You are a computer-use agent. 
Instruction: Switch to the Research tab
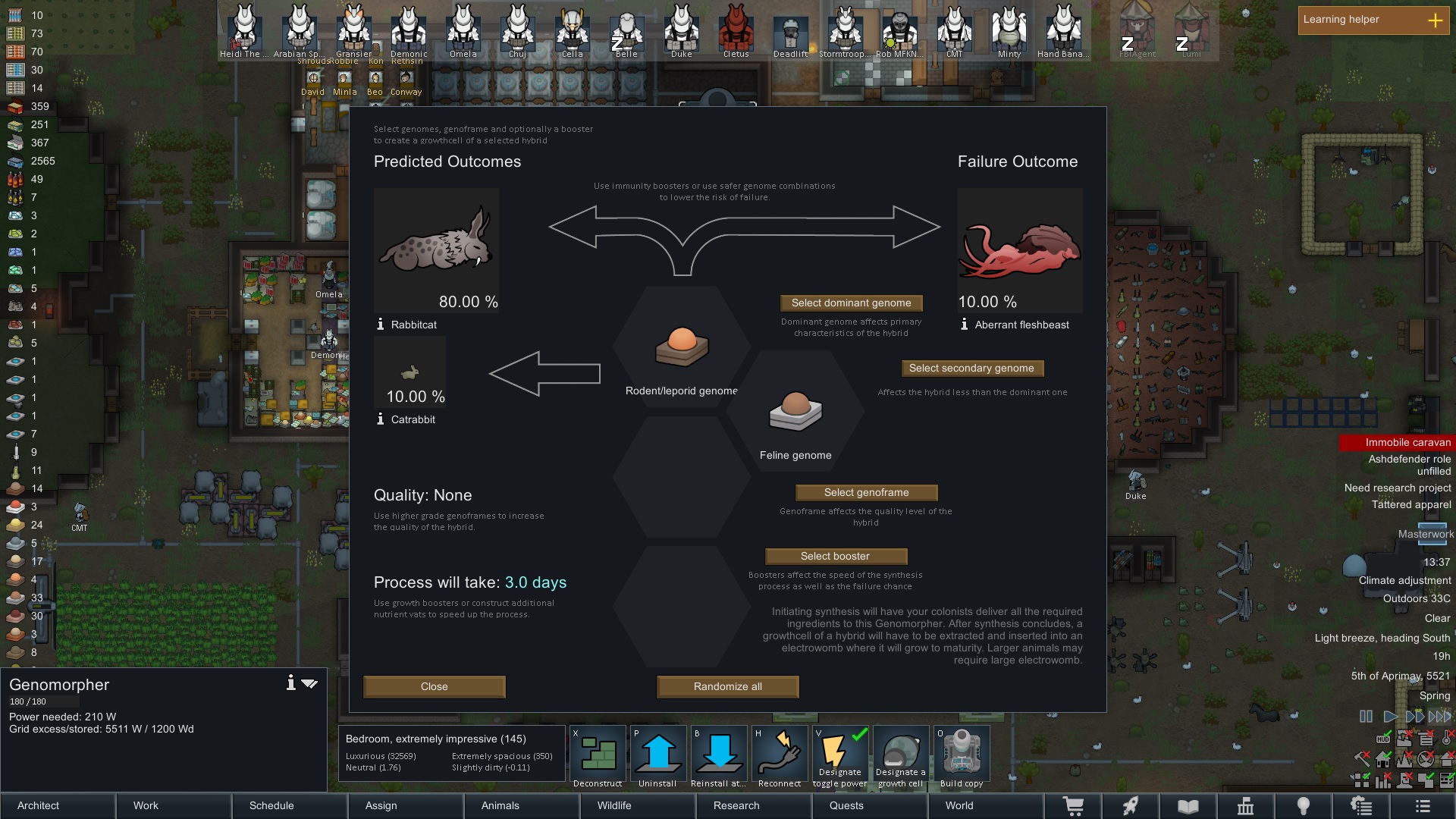736,806
